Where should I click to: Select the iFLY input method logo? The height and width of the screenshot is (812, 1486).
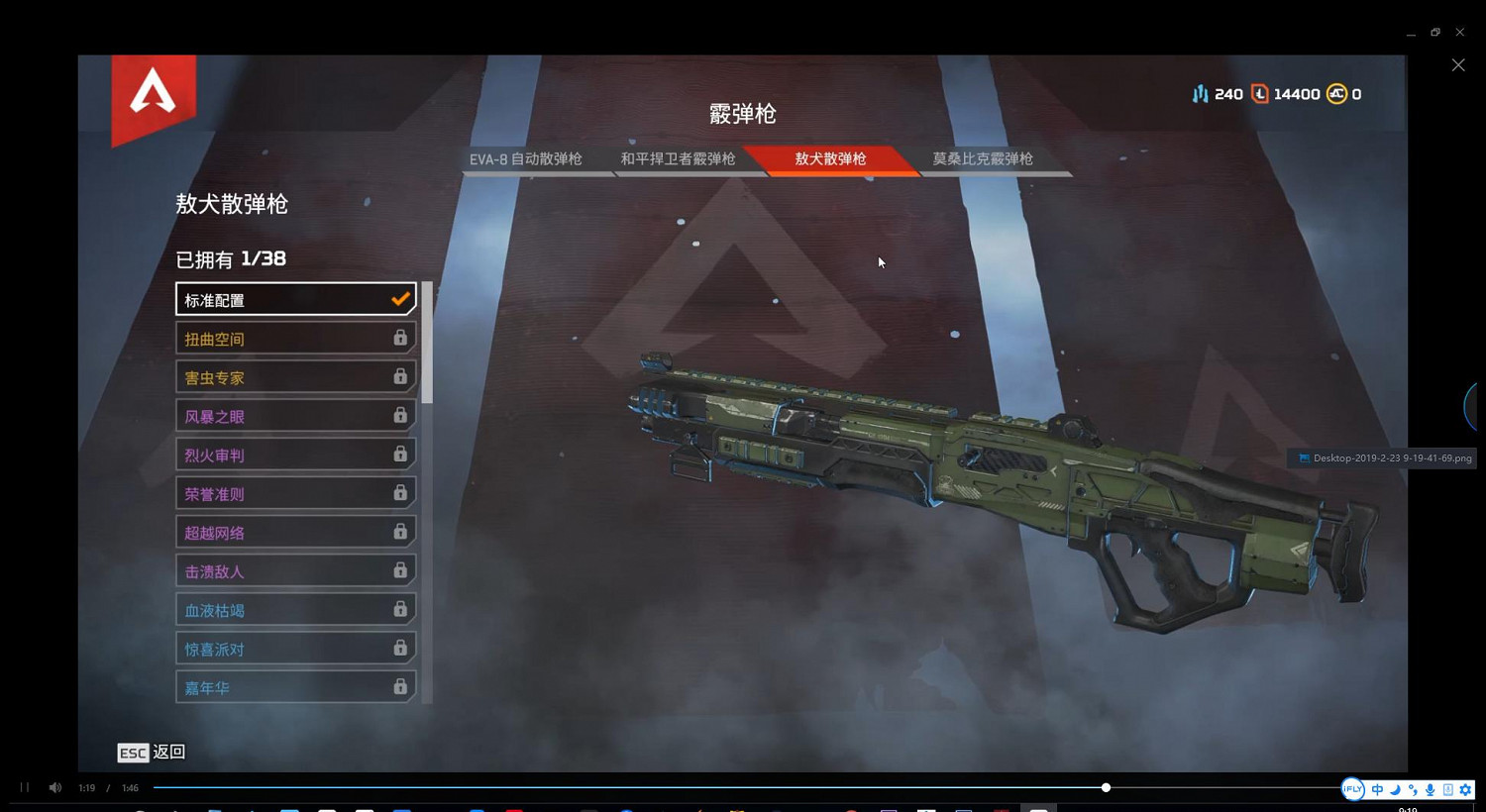coord(1353,789)
